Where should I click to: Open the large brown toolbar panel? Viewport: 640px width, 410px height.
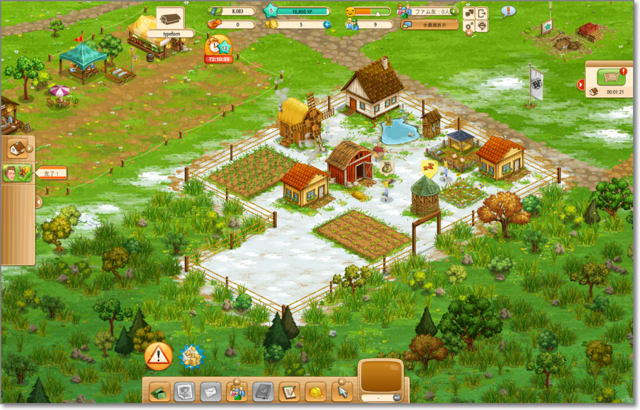tap(381, 377)
